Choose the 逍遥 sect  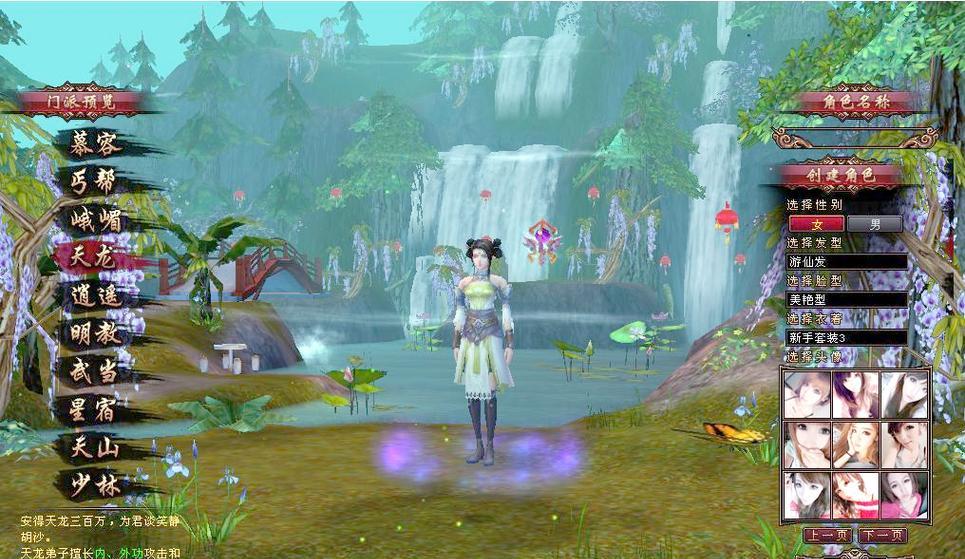[96, 297]
